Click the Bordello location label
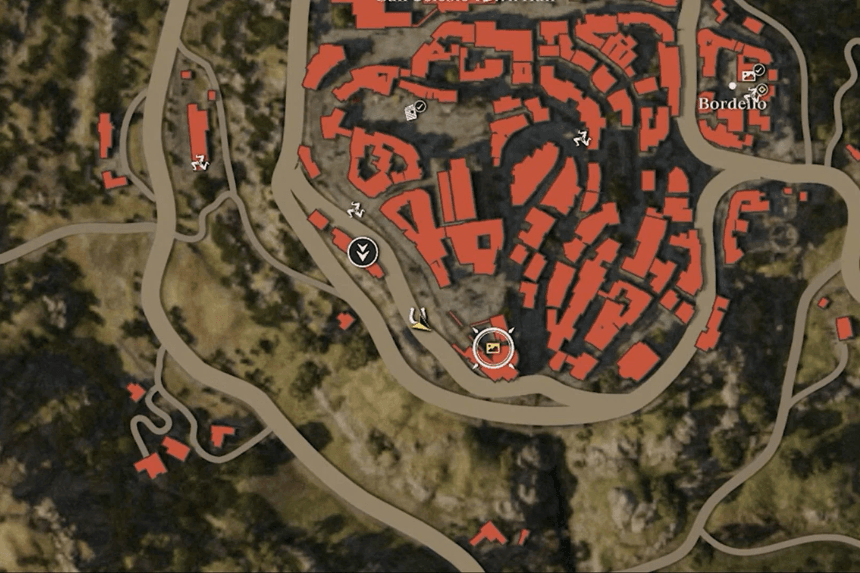The image size is (860, 573). (x=732, y=104)
